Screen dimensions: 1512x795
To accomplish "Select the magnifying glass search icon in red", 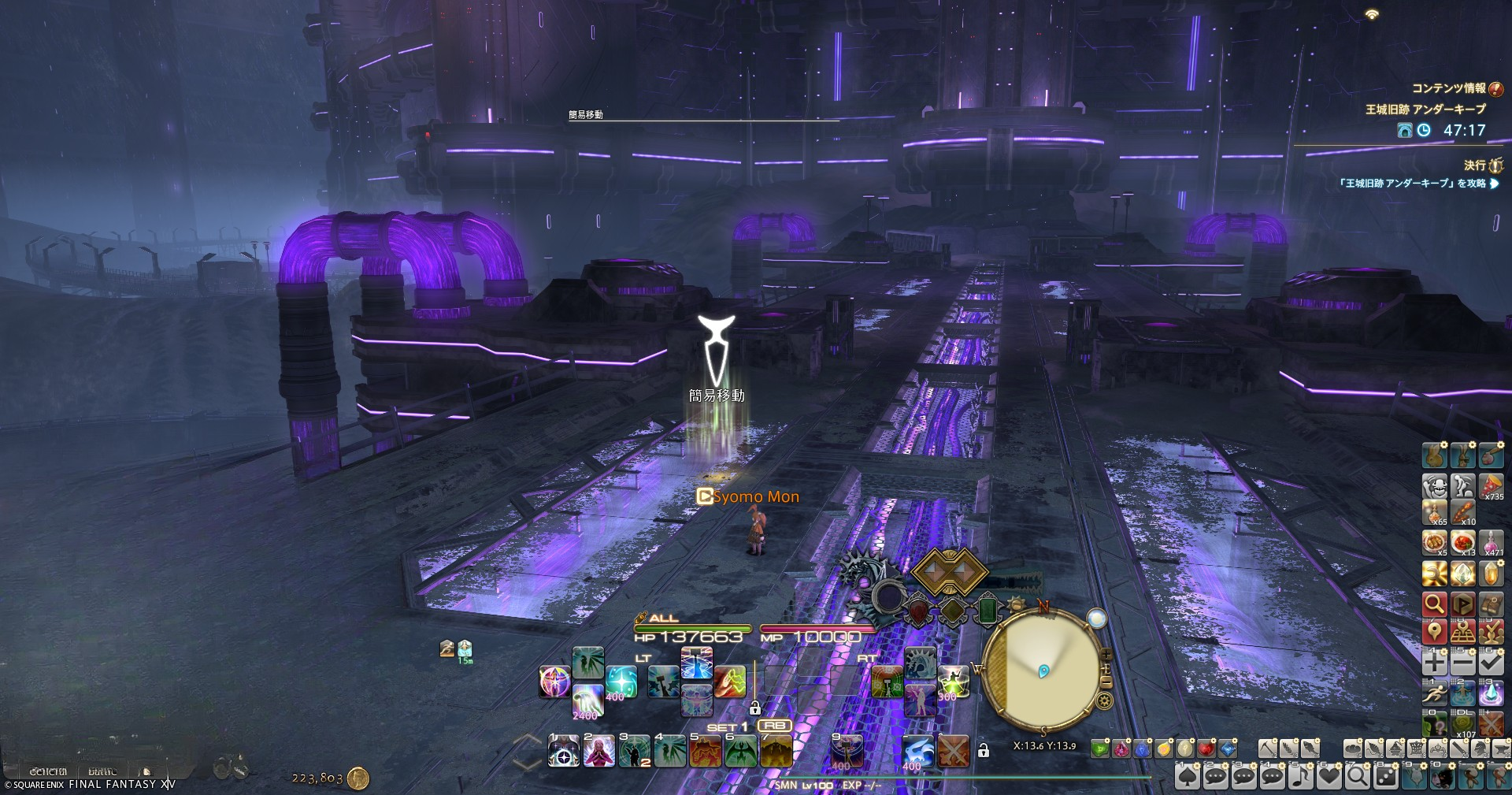I will [x=1435, y=604].
